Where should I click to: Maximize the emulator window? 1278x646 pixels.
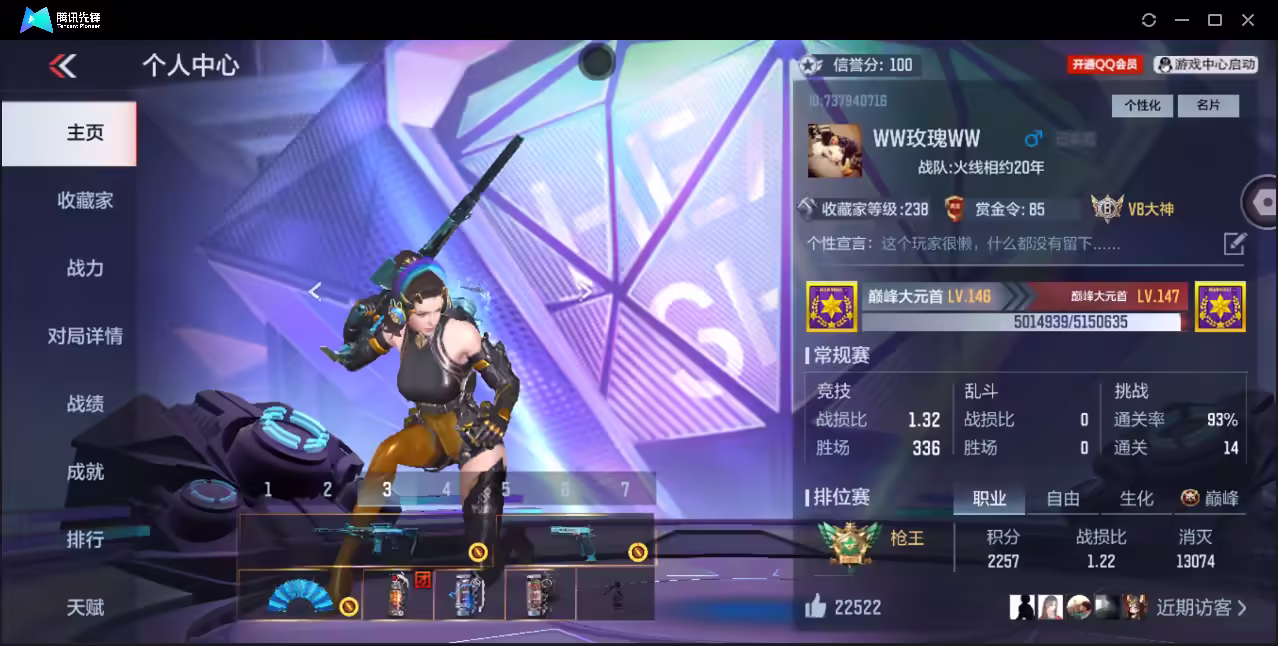click(x=1215, y=20)
